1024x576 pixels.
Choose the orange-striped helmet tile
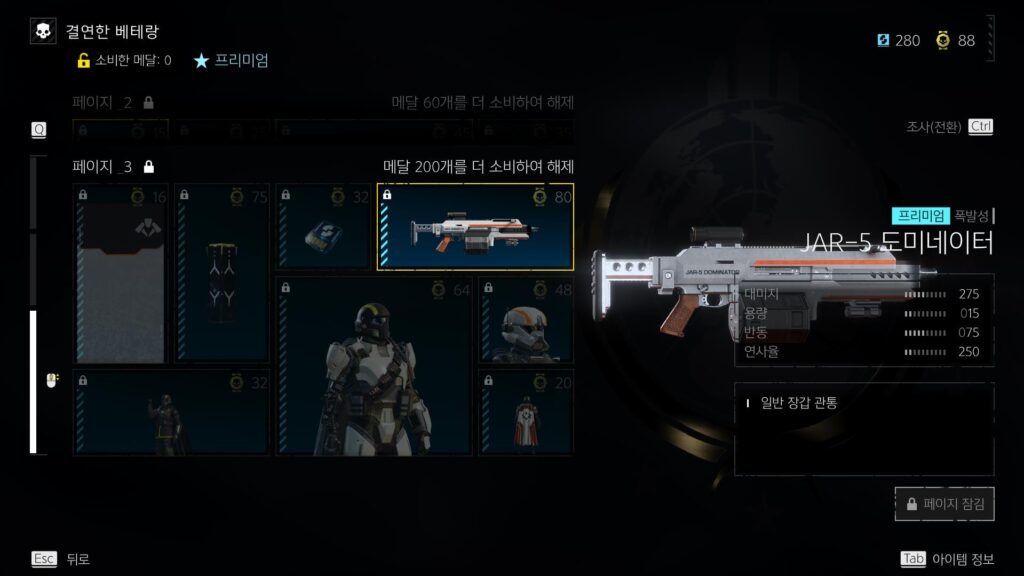(526, 320)
